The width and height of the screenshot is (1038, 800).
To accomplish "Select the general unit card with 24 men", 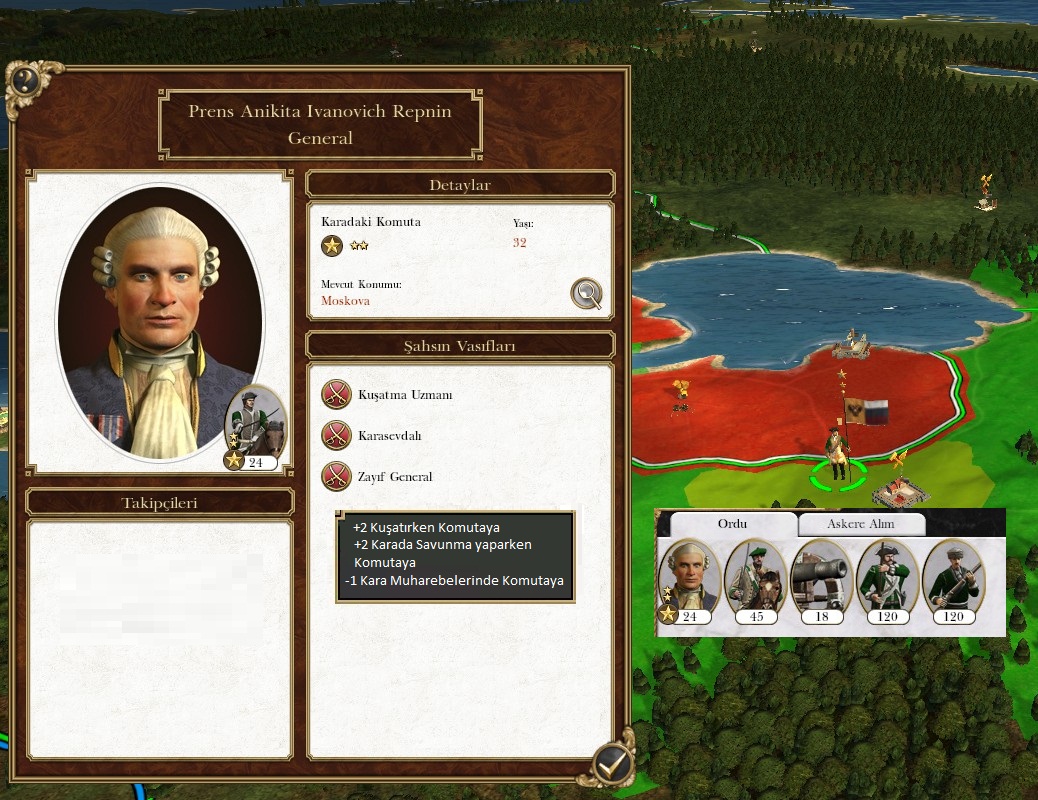I will point(689,580).
